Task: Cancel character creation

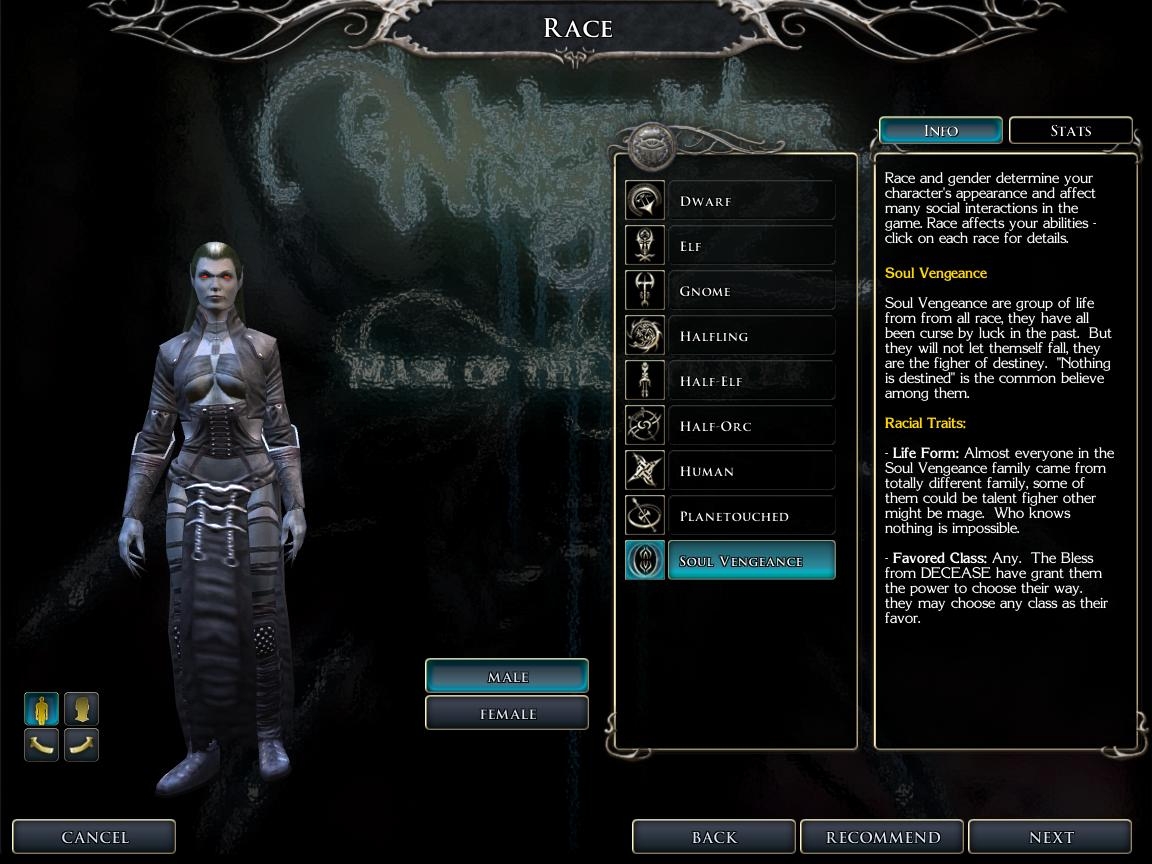Action: pos(95,837)
